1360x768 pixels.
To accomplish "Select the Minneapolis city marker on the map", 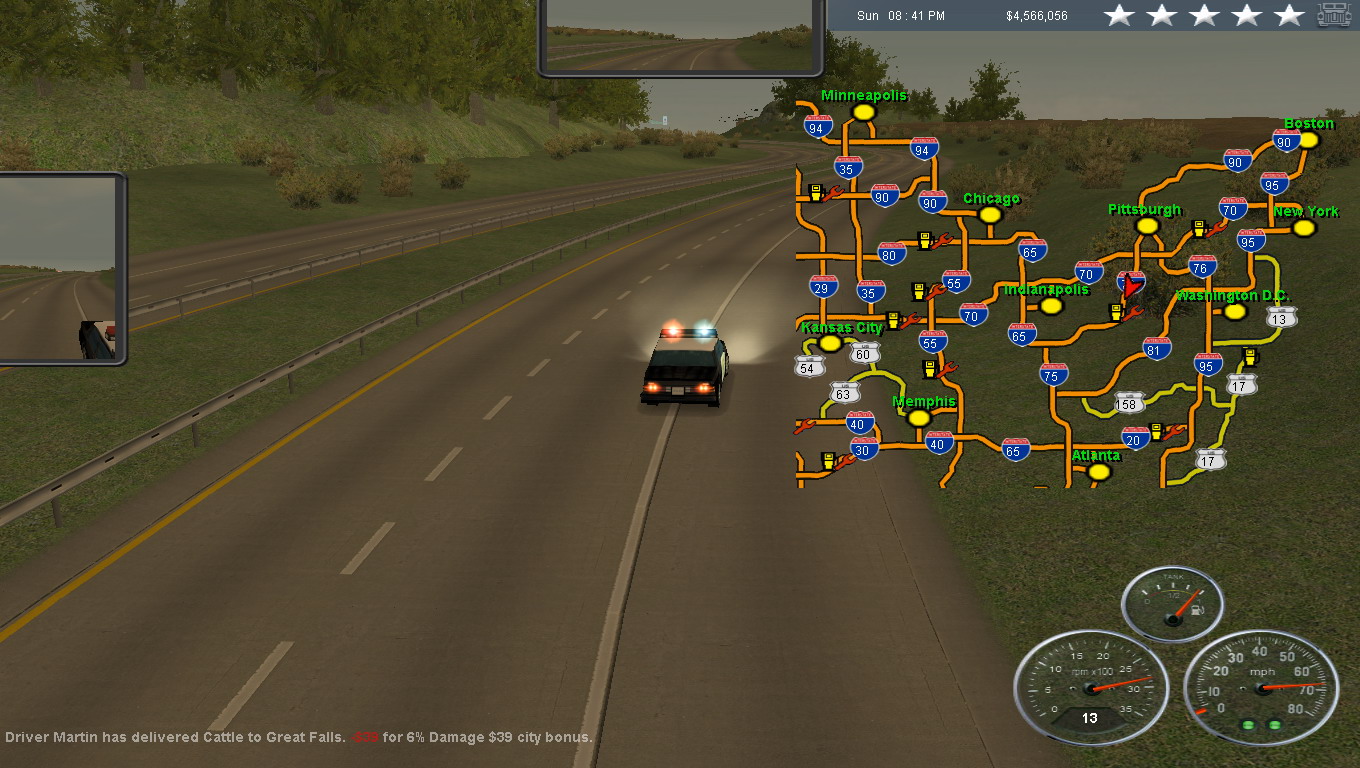I will coord(864,113).
